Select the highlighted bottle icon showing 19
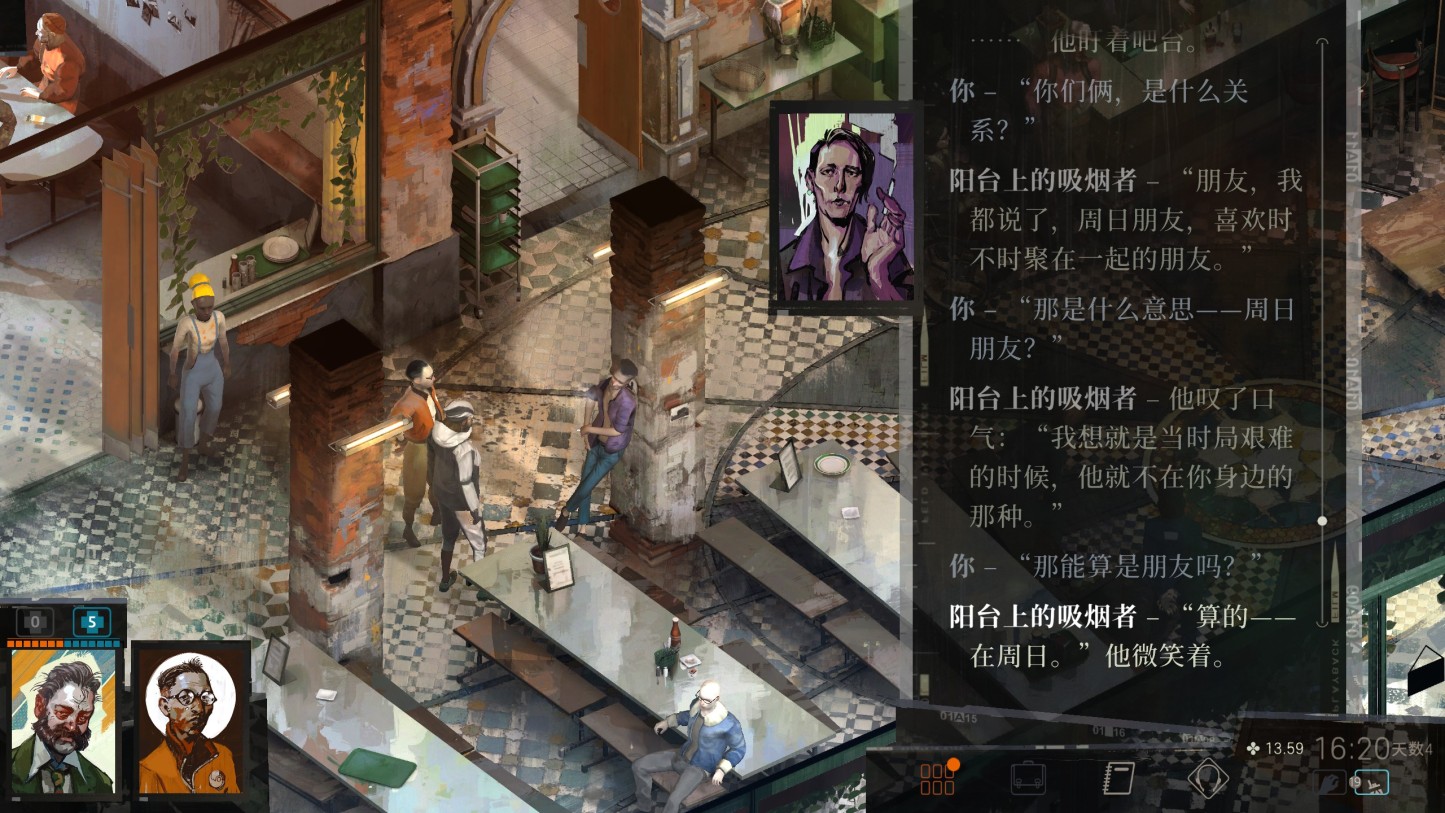The width and height of the screenshot is (1445, 813). [x=1372, y=783]
